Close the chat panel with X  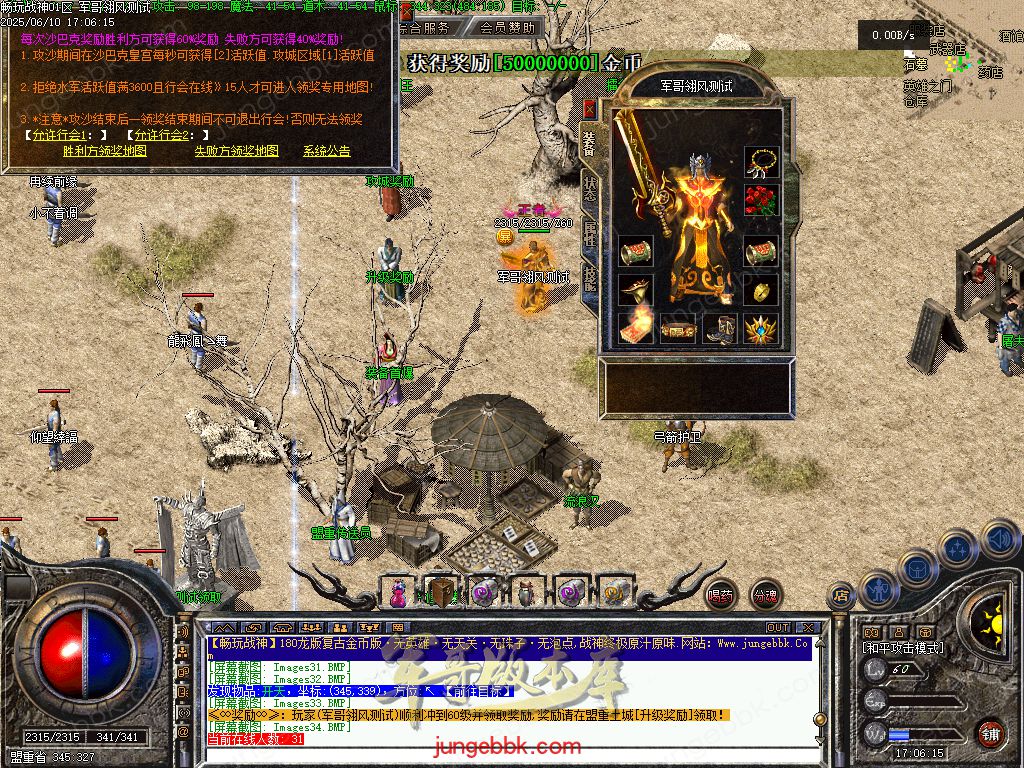coord(809,628)
